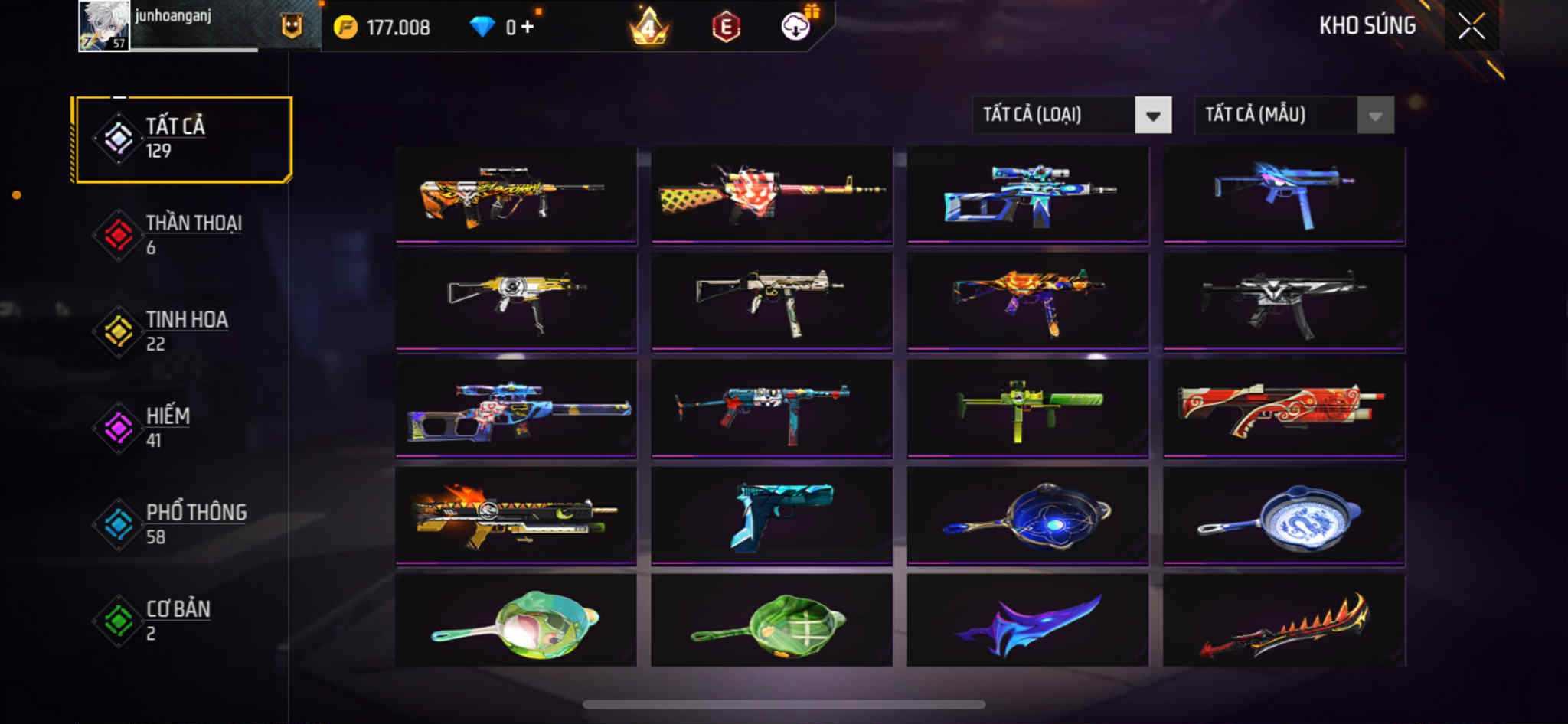Open the red E badge icon

[x=725, y=28]
